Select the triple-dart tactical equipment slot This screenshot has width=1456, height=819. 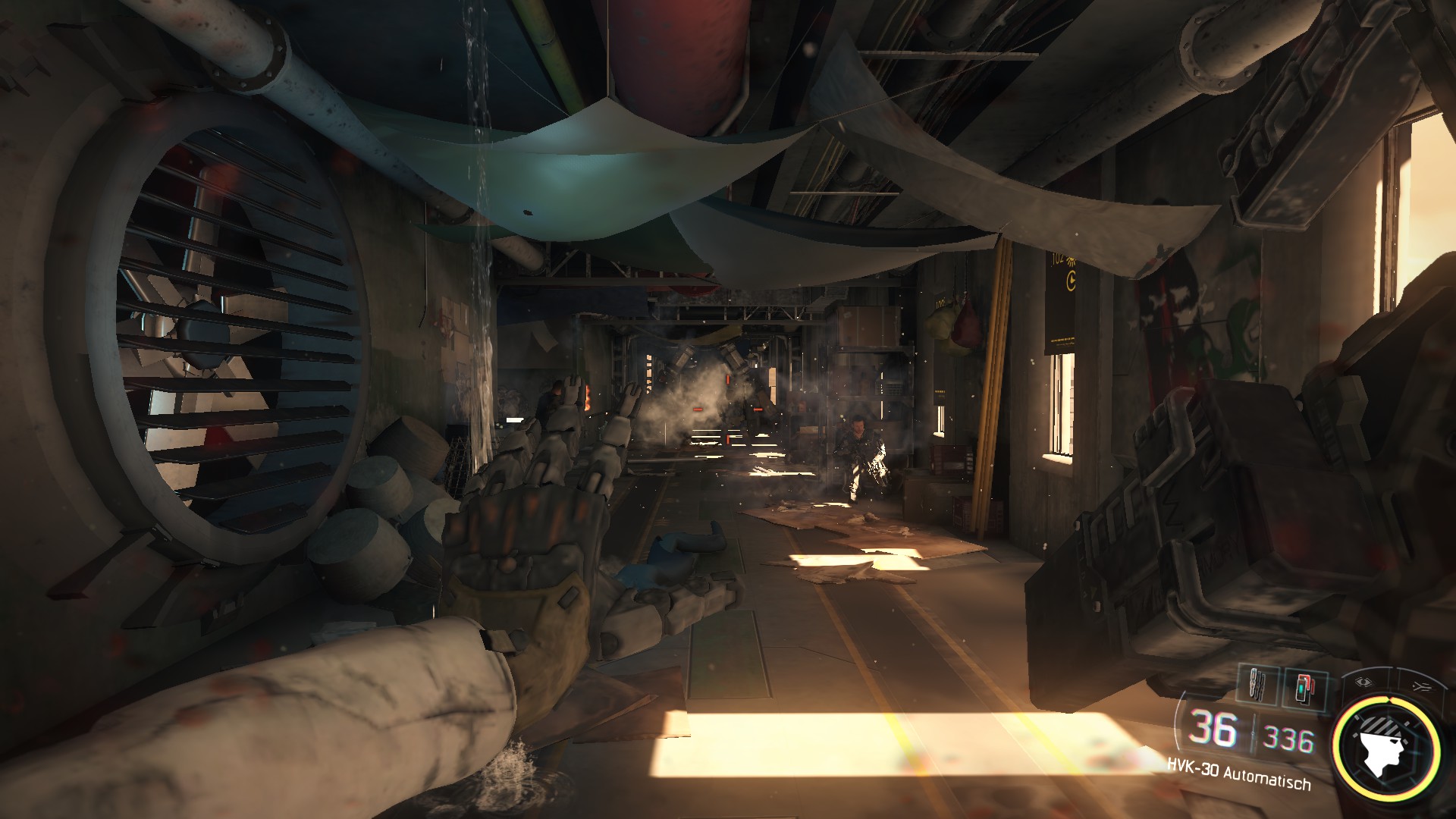click(x=1258, y=686)
